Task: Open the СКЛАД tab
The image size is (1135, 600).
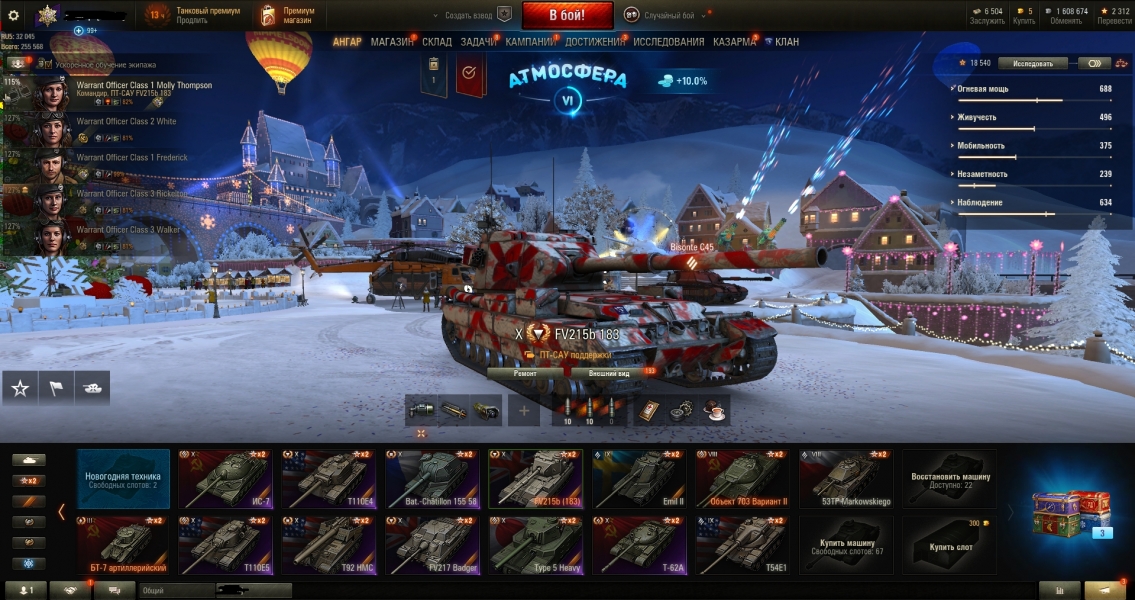Action: pos(437,42)
